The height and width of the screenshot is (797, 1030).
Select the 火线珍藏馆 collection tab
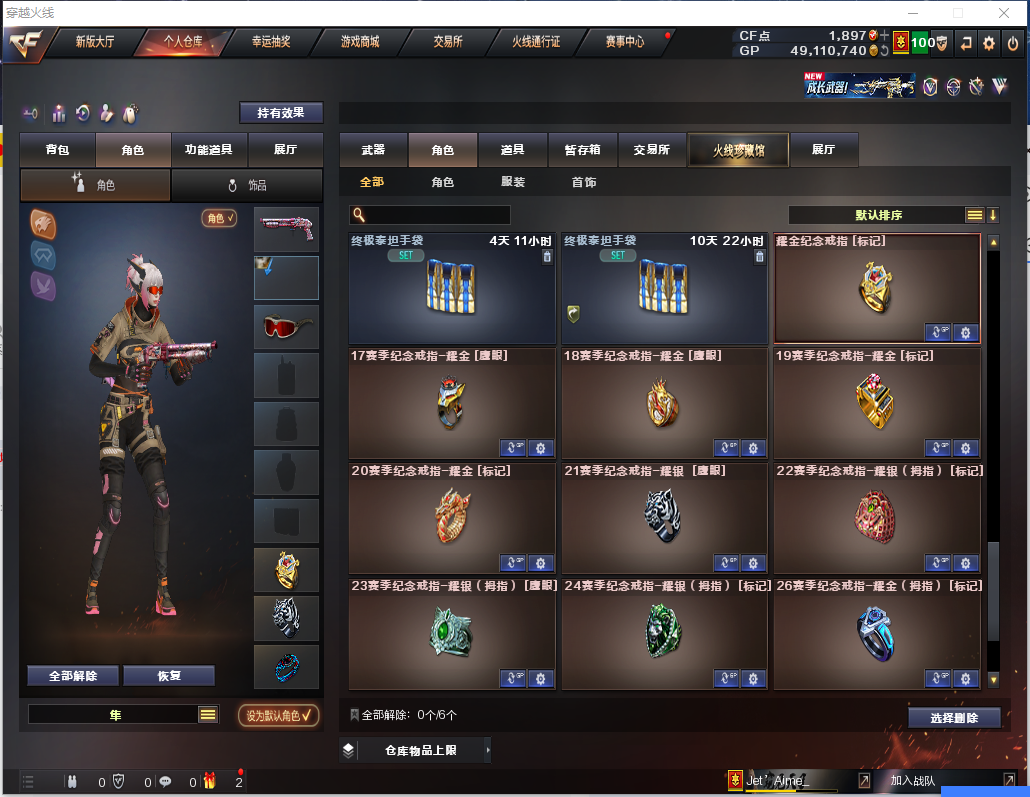[738, 150]
